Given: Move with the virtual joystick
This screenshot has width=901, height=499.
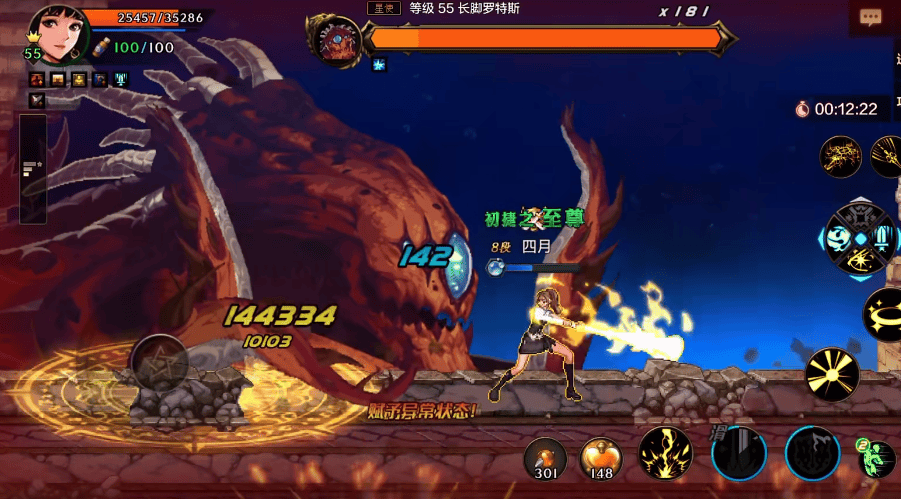Looking at the screenshot, I should click(x=159, y=361).
